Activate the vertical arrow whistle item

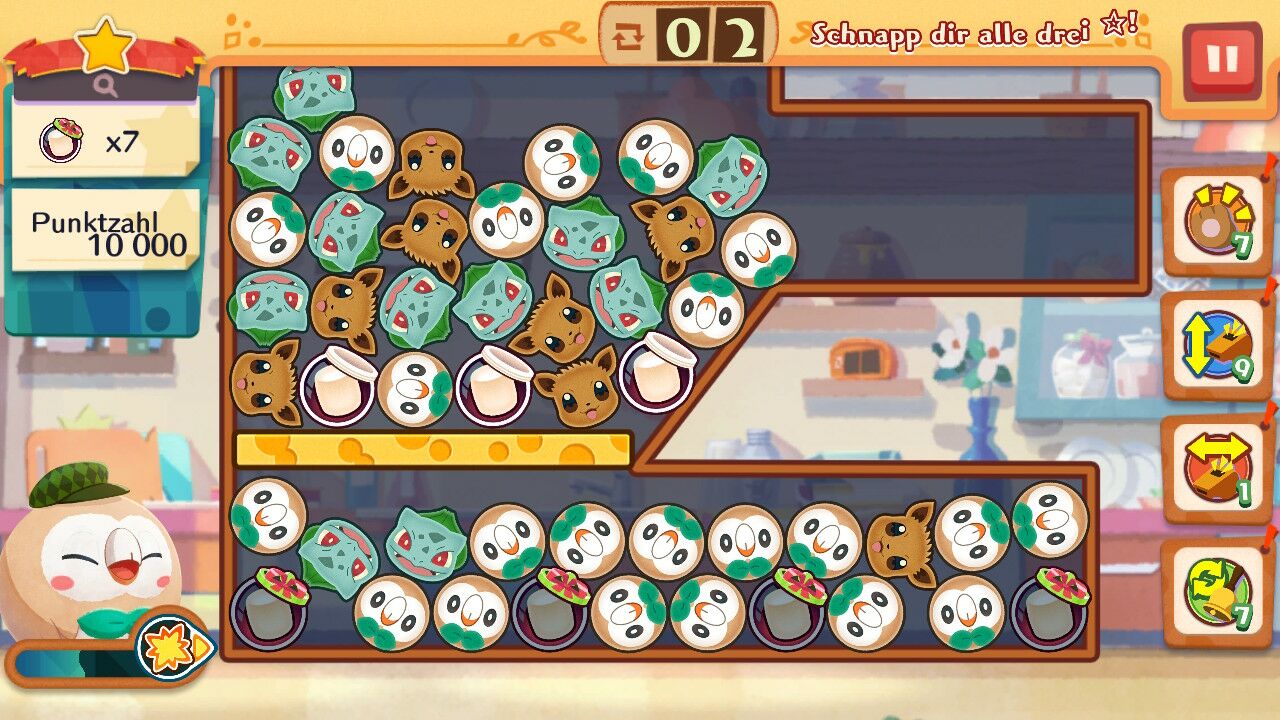tap(1214, 347)
